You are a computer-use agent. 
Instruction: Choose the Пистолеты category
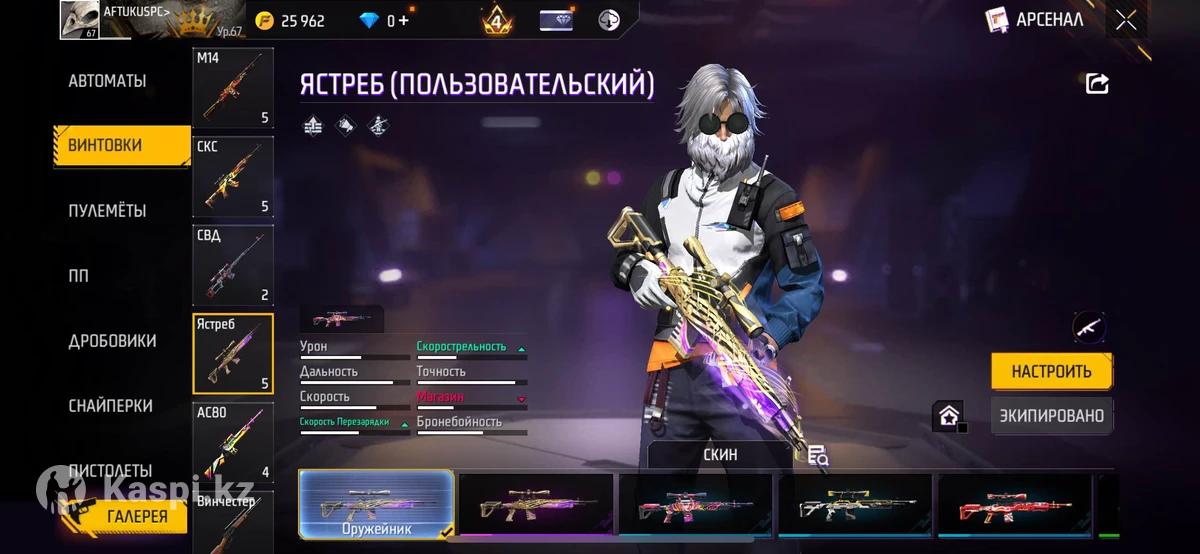[x=110, y=470]
